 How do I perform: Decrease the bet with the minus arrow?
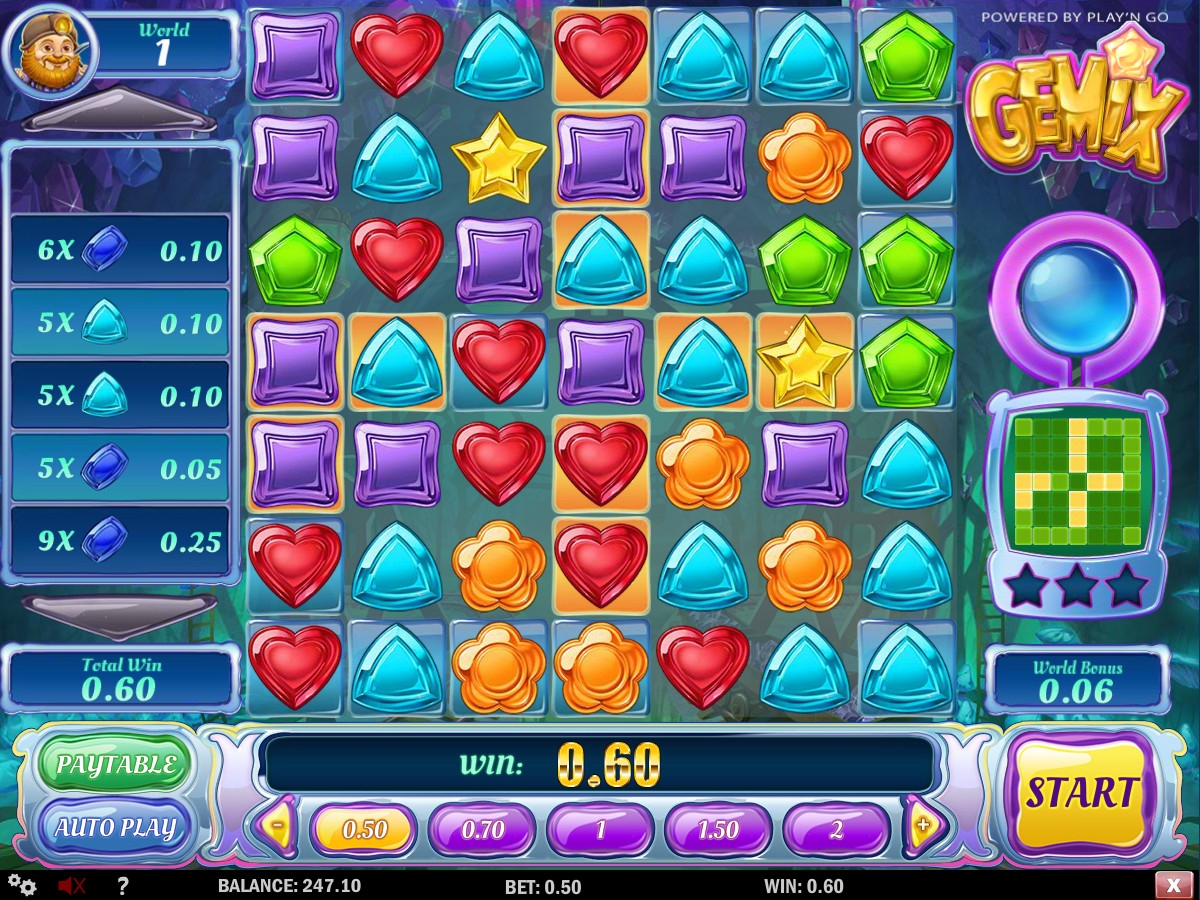tap(275, 826)
